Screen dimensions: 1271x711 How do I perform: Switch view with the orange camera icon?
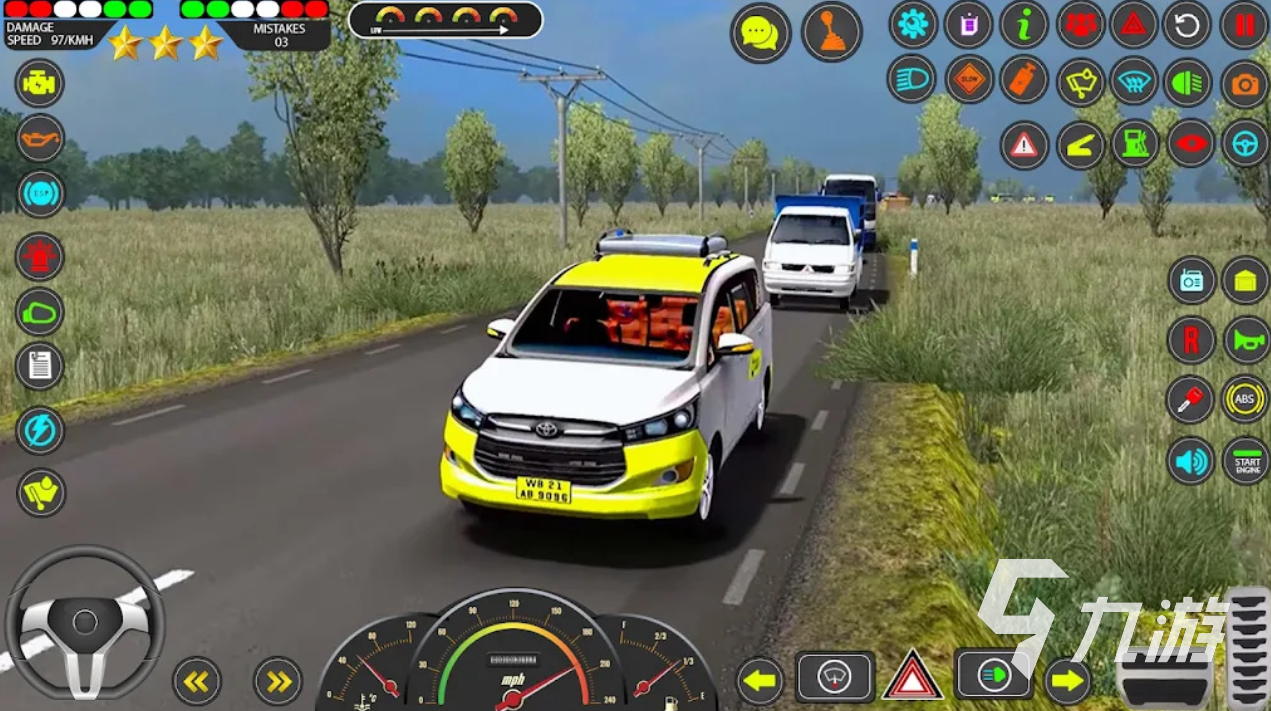[1244, 85]
